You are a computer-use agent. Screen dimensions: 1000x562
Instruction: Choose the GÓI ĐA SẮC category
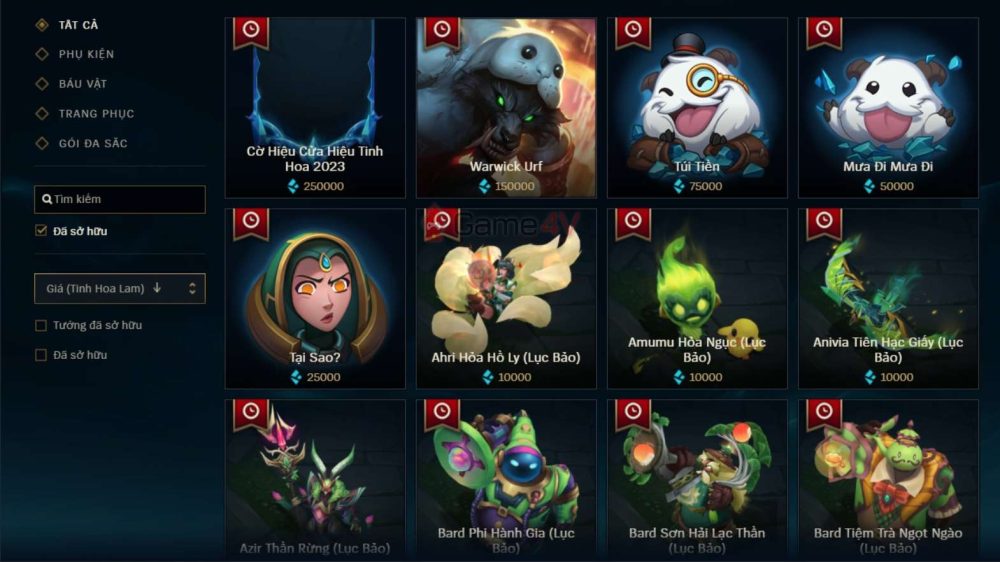tap(92, 143)
